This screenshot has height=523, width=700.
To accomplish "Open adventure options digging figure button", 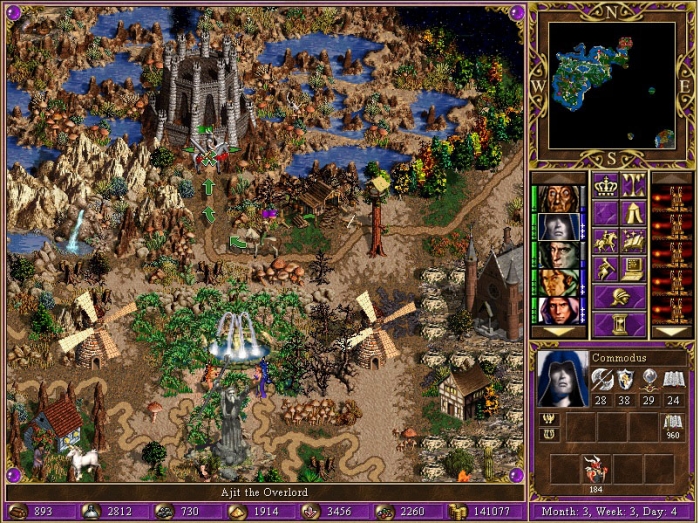I will (605, 268).
